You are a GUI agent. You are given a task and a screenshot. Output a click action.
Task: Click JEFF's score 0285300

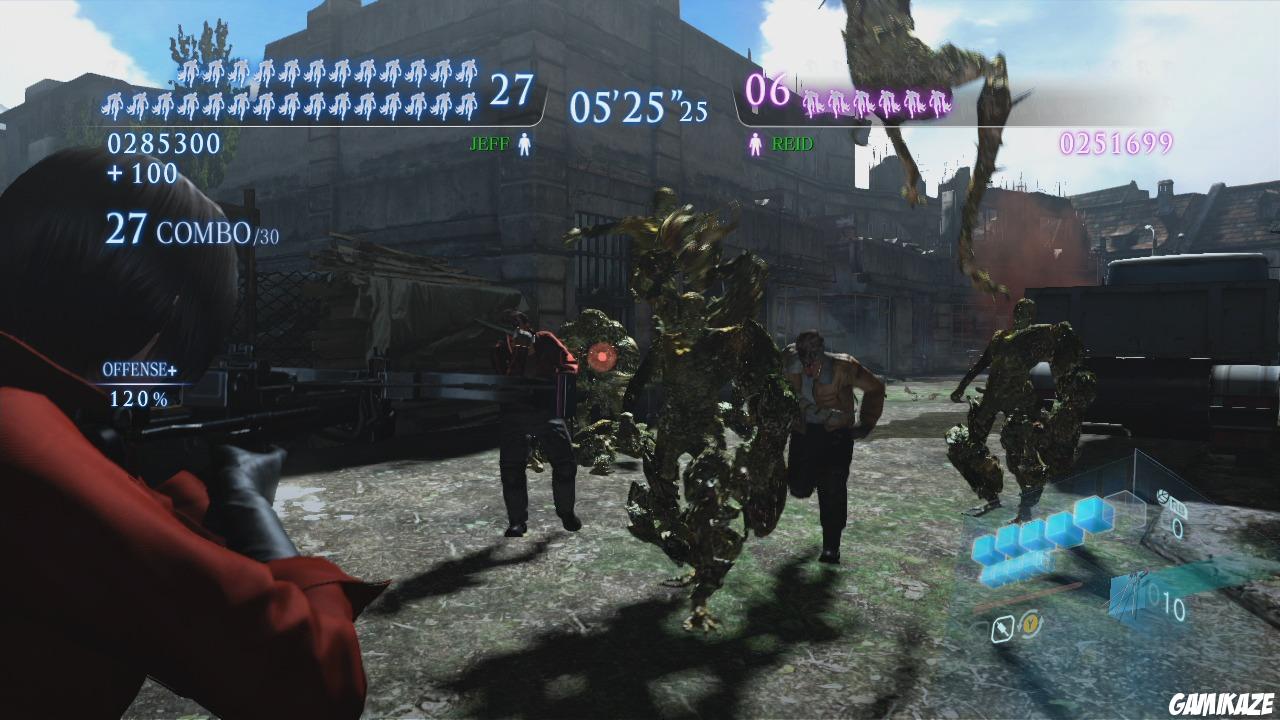click(x=164, y=144)
